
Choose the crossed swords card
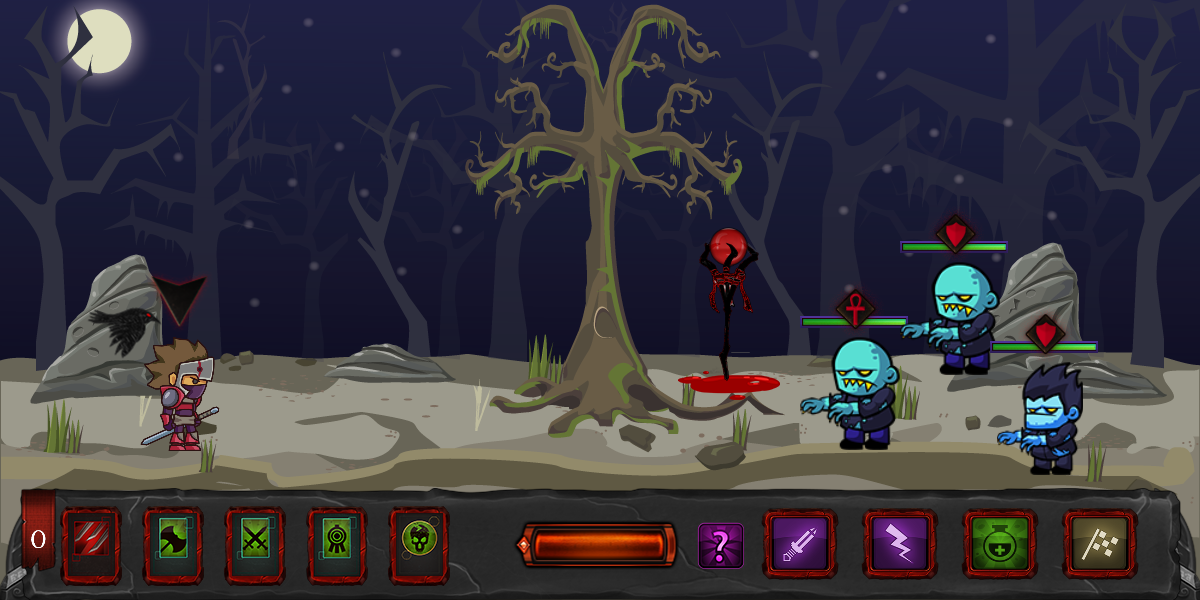(255, 545)
